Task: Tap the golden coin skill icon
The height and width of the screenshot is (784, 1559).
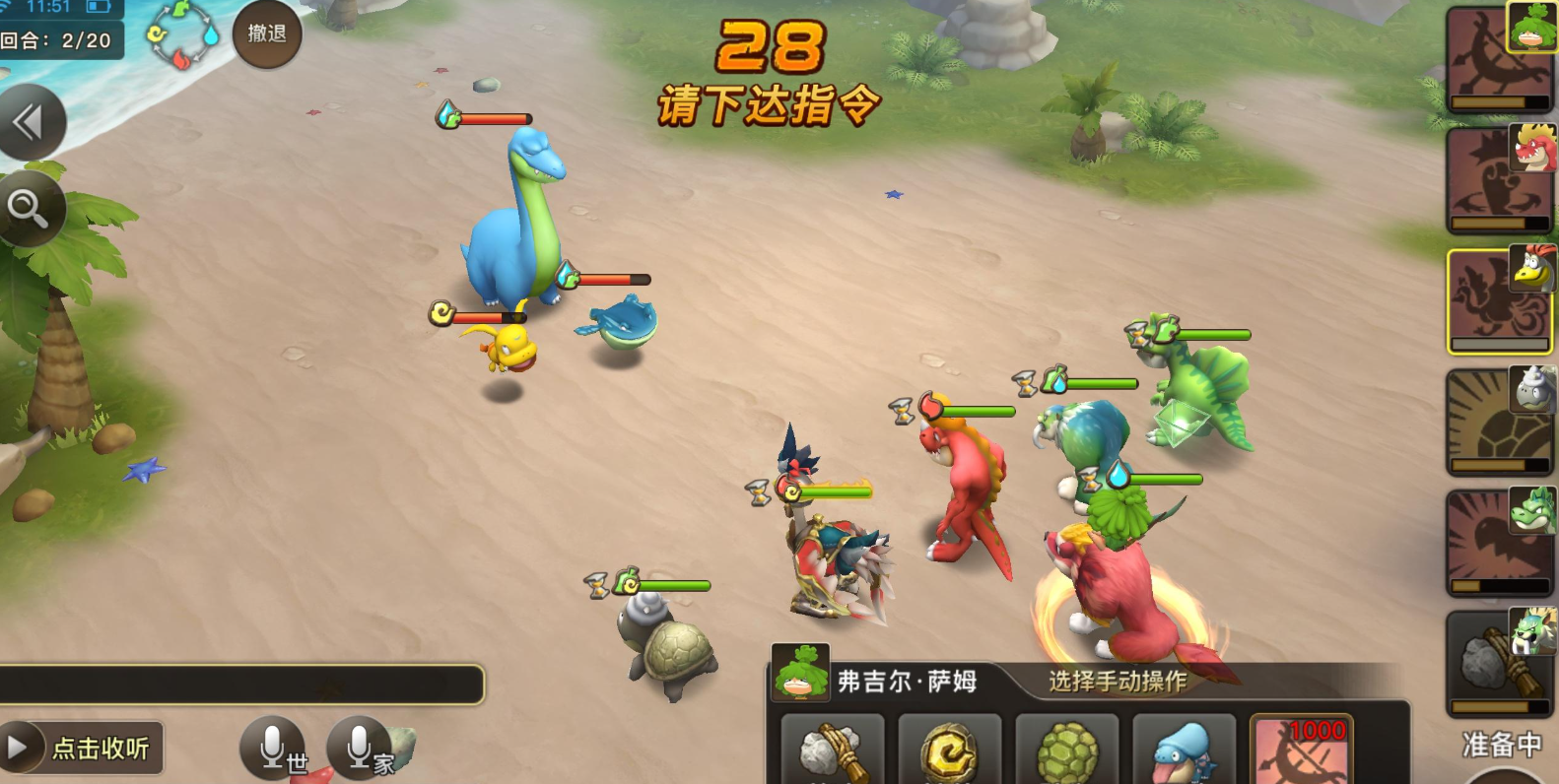Action: (x=951, y=753)
